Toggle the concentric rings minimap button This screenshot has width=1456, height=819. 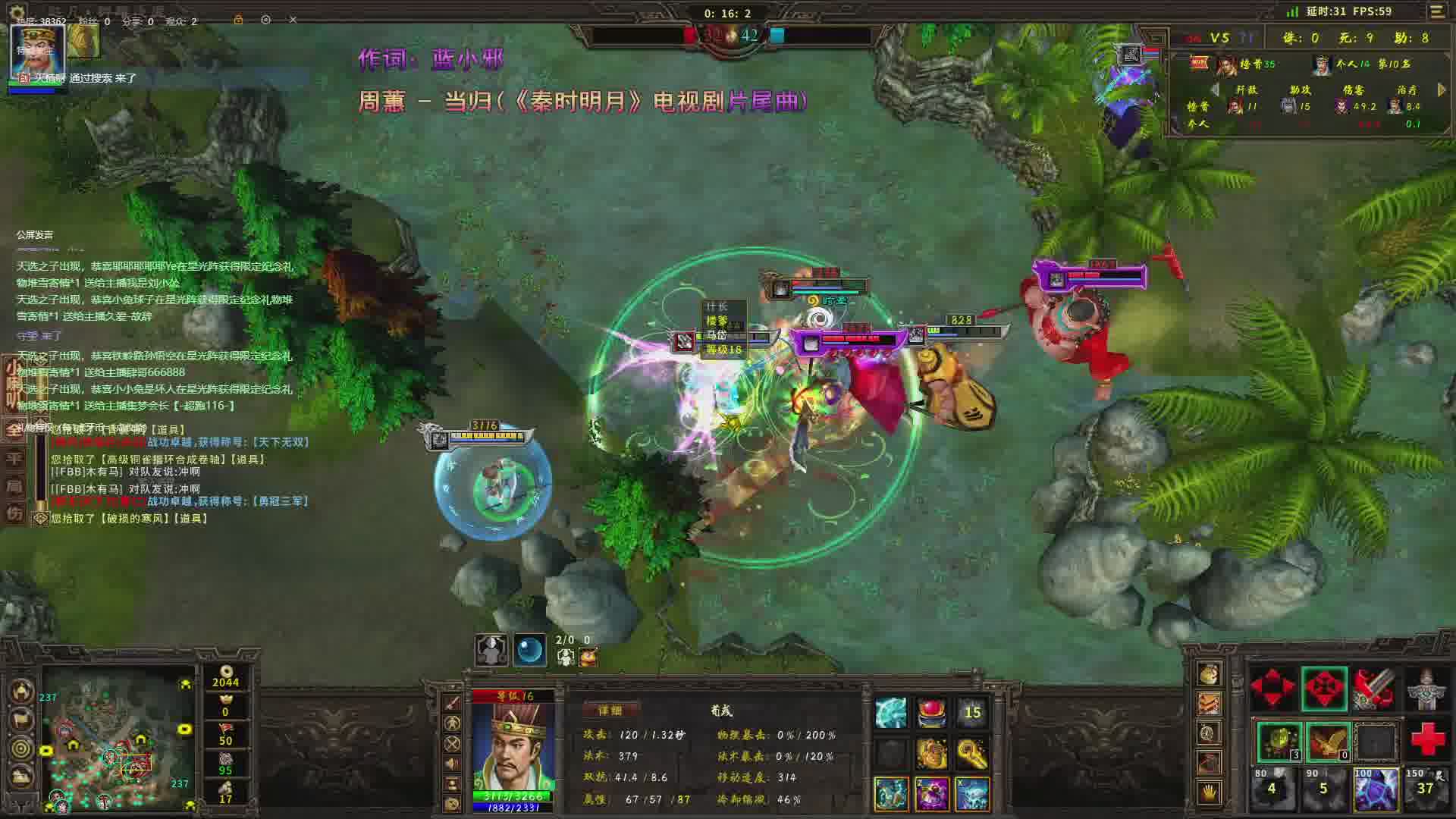coord(22,748)
